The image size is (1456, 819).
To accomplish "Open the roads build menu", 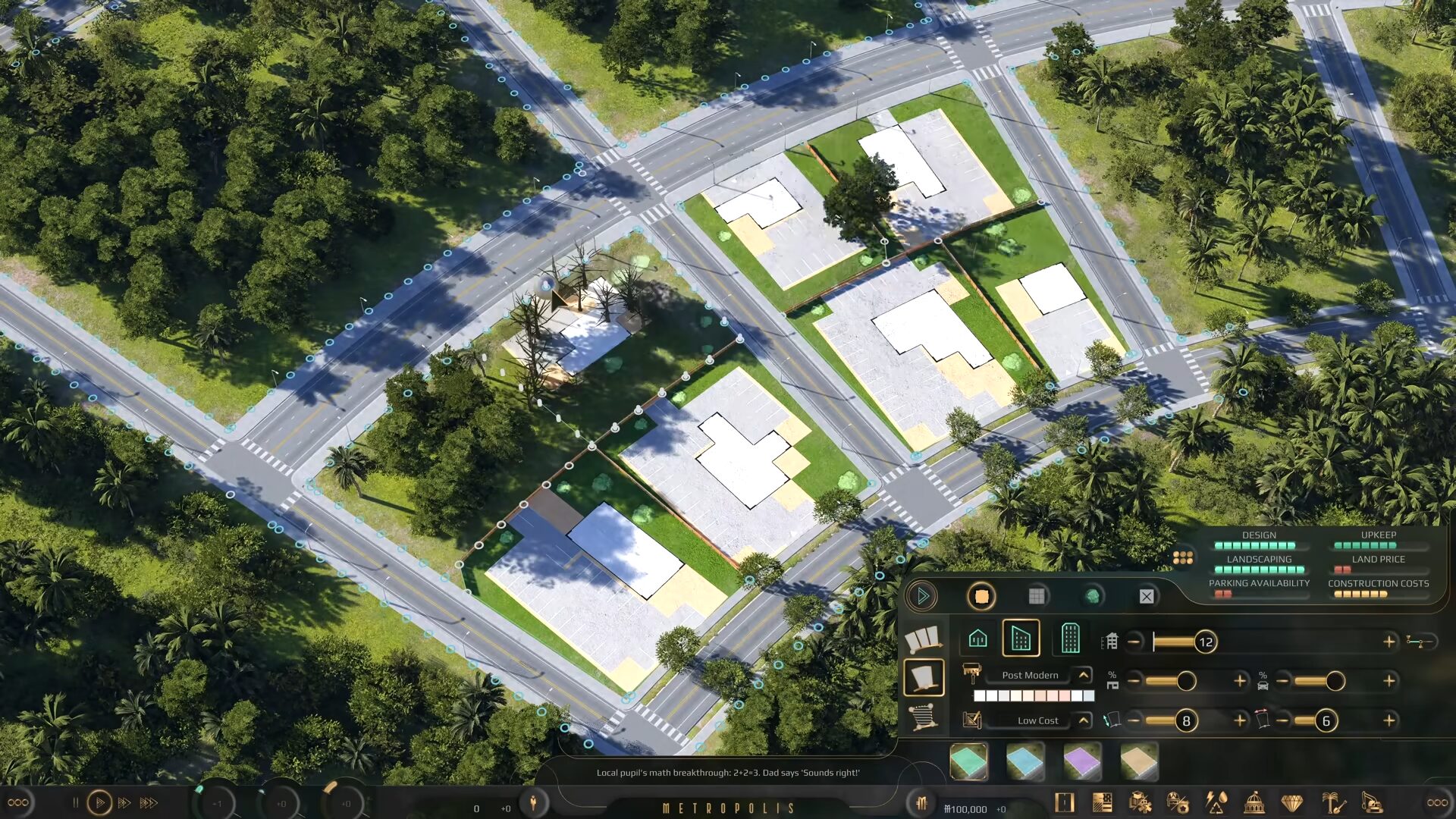I will pos(1065,803).
